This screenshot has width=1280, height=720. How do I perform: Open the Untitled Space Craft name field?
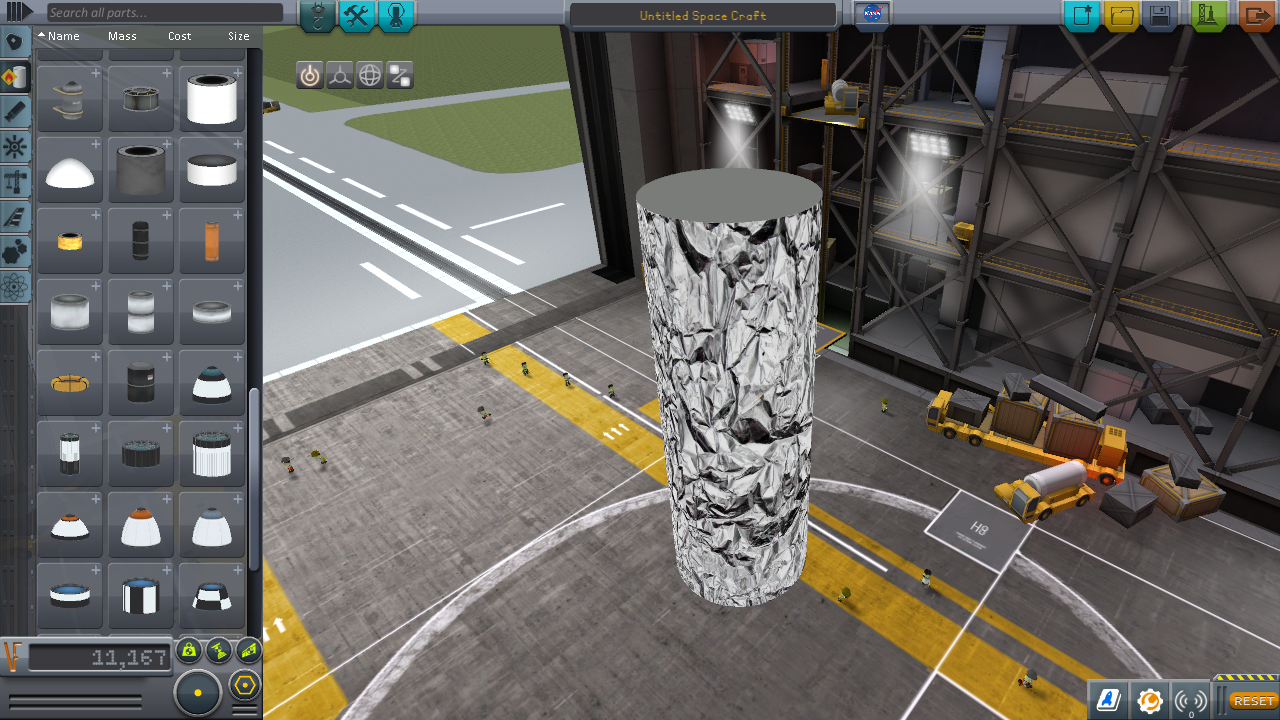(702, 16)
